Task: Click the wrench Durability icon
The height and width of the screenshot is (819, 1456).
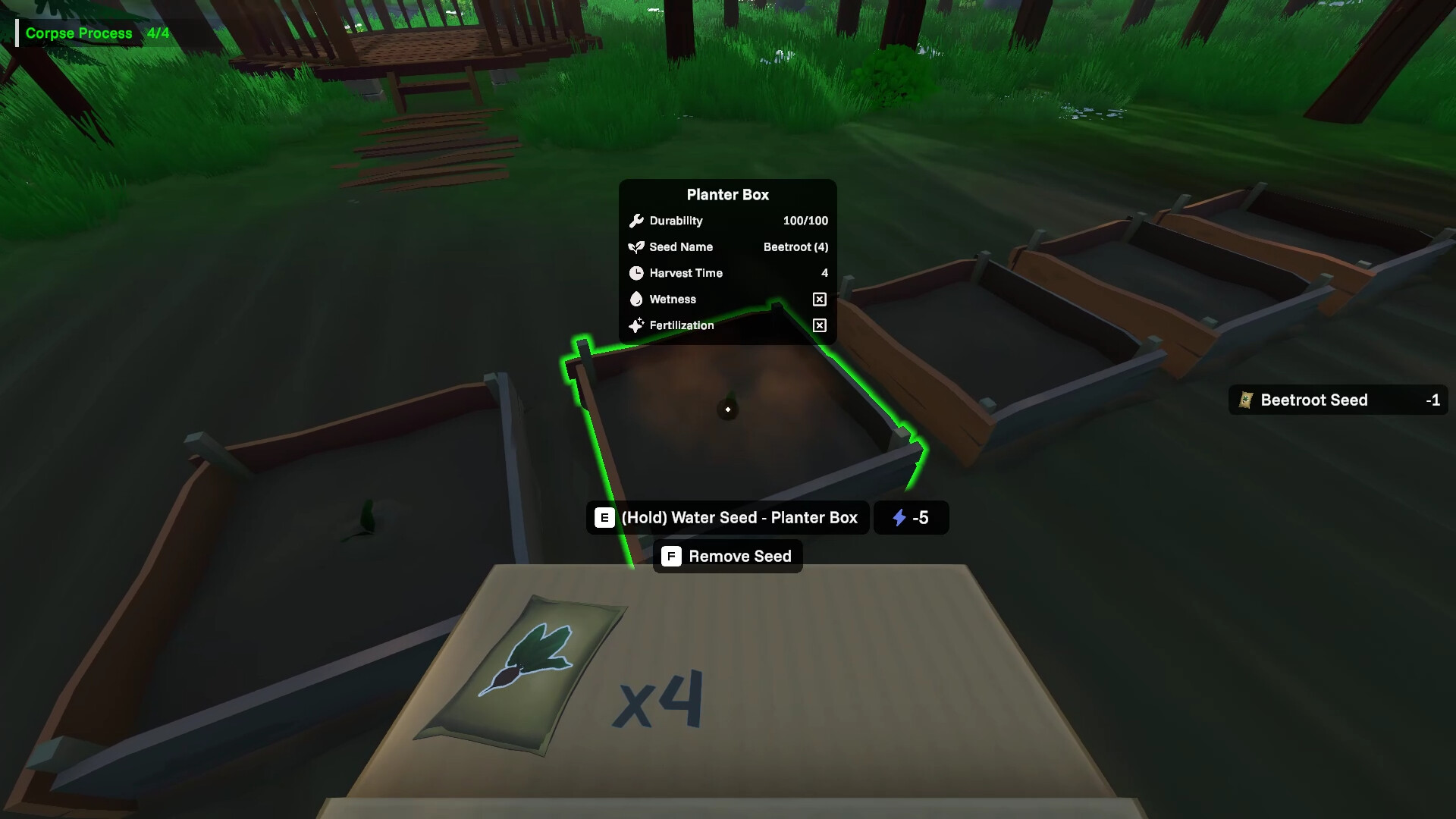Action: pos(637,221)
